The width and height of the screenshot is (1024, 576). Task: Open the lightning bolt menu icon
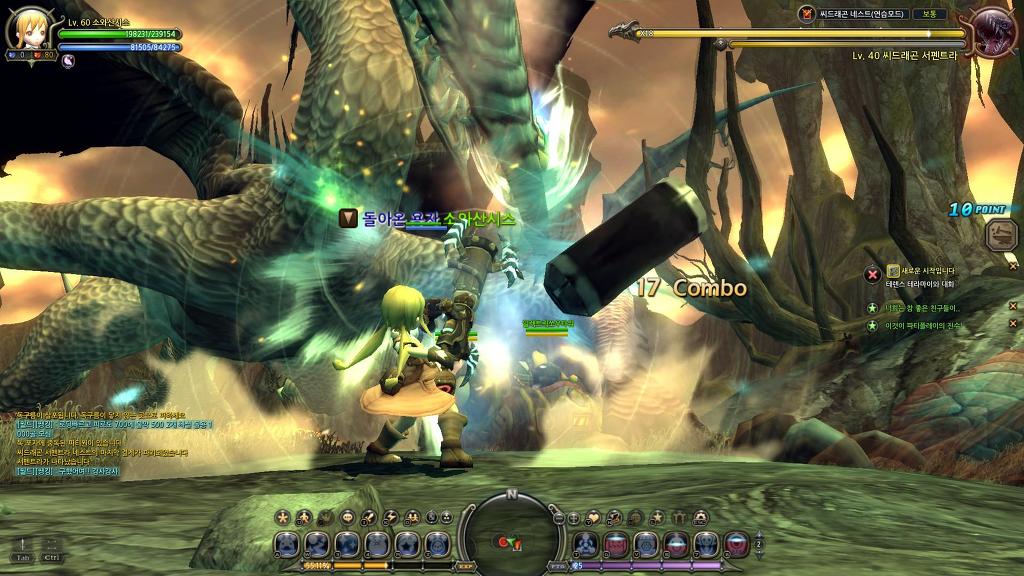point(390,517)
